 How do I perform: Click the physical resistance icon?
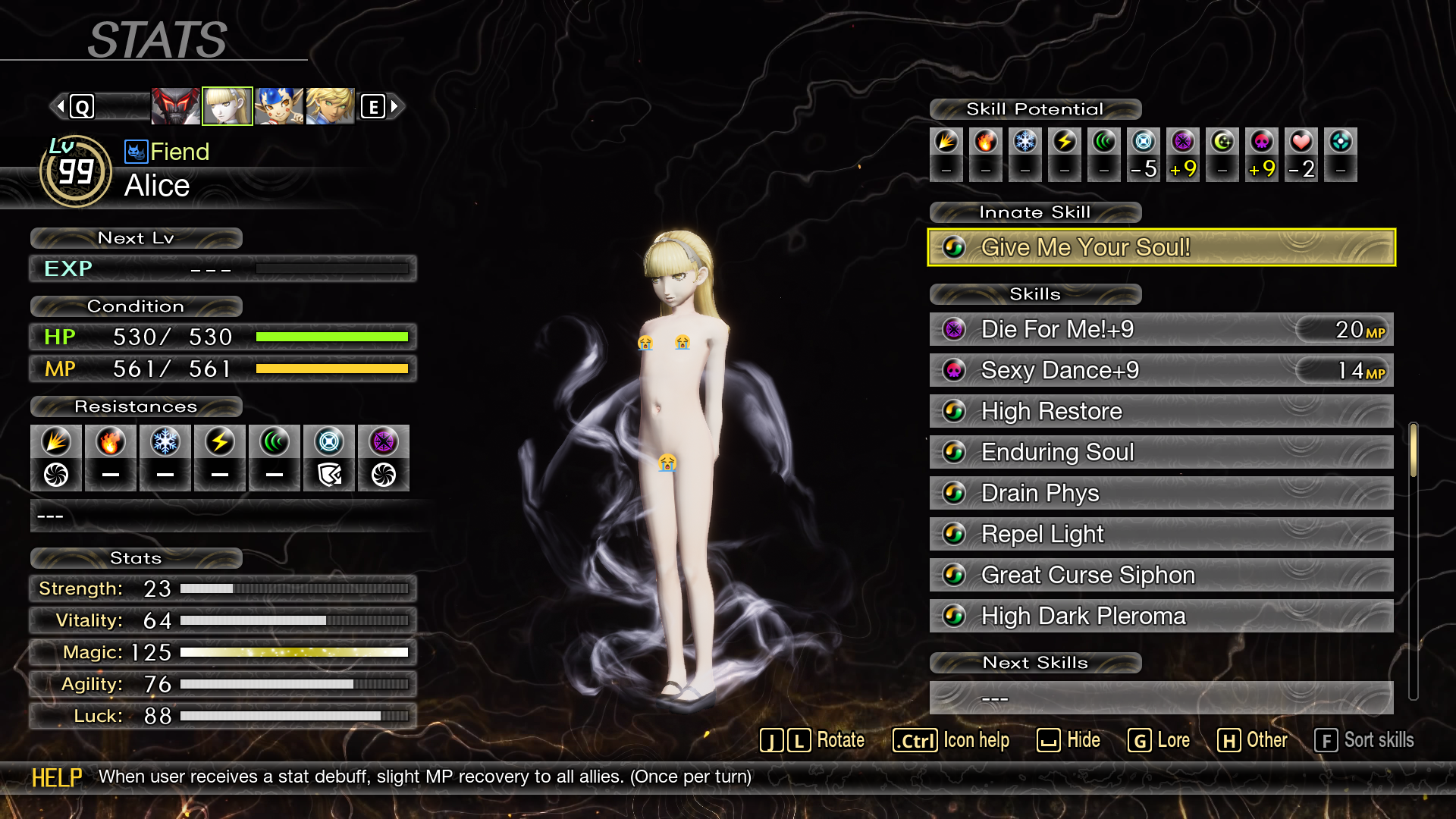coord(56,442)
